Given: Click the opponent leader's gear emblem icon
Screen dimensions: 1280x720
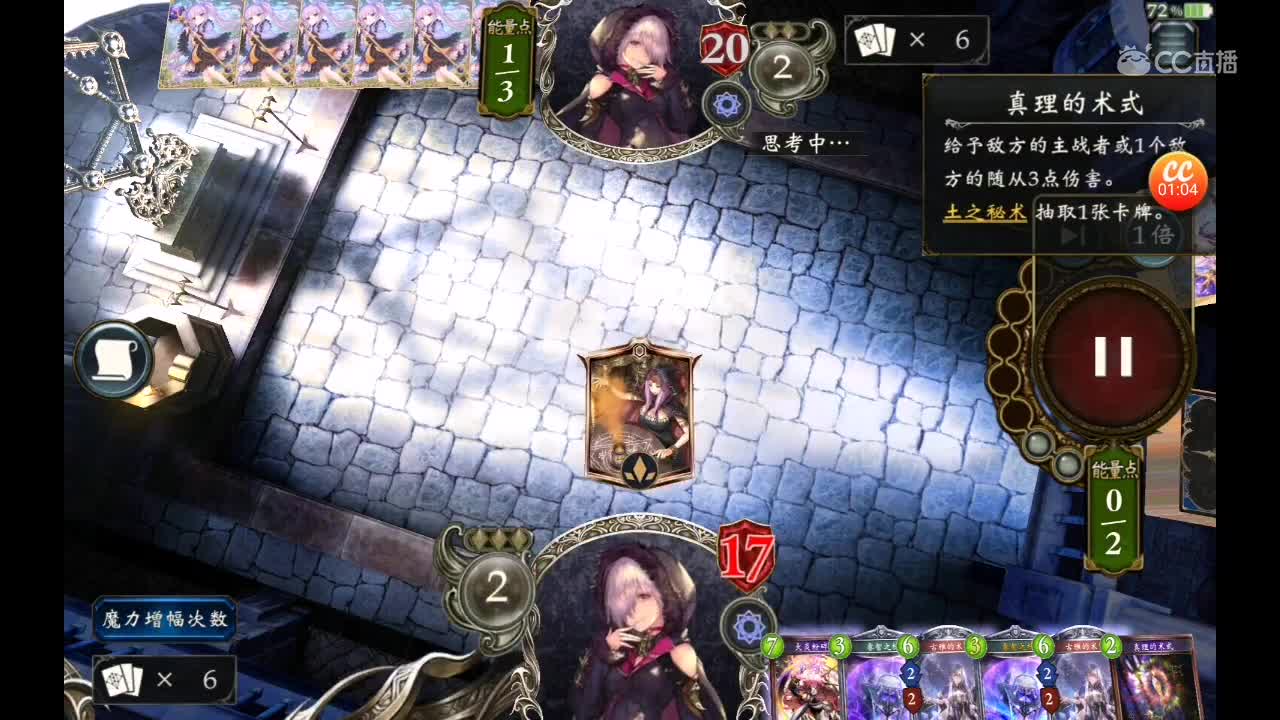Looking at the screenshot, I should (x=727, y=105).
